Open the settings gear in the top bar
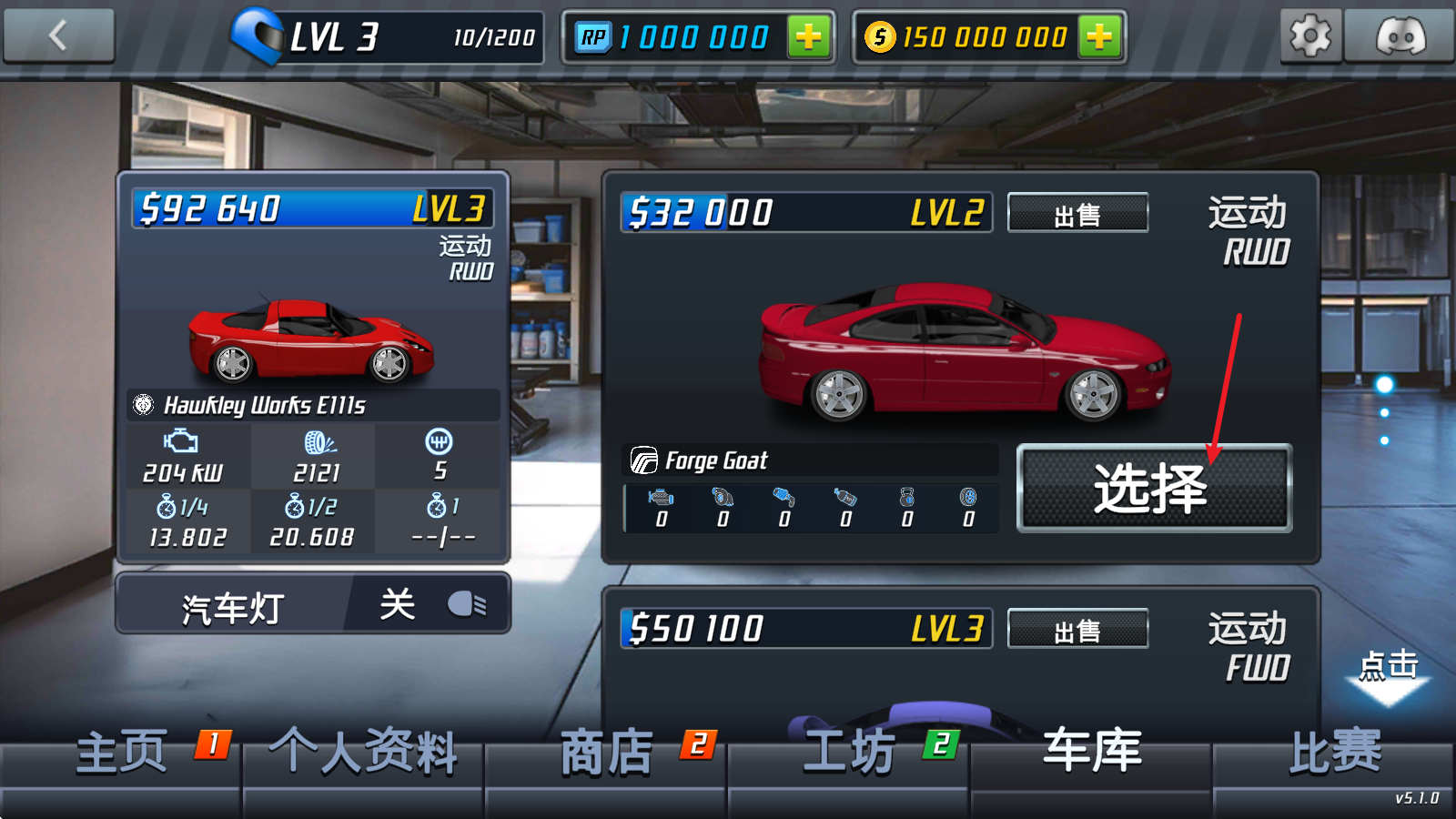Screen dimensions: 1456x819 click(x=1310, y=36)
